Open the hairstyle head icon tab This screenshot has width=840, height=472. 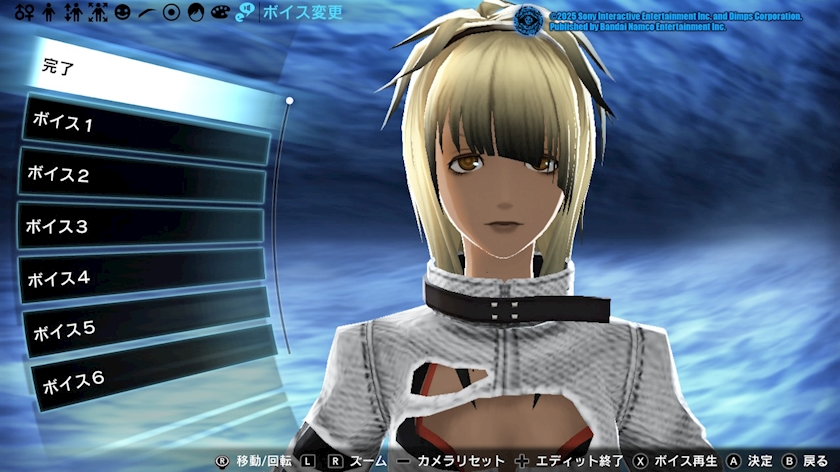pyautogui.click(x=196, y=13)
